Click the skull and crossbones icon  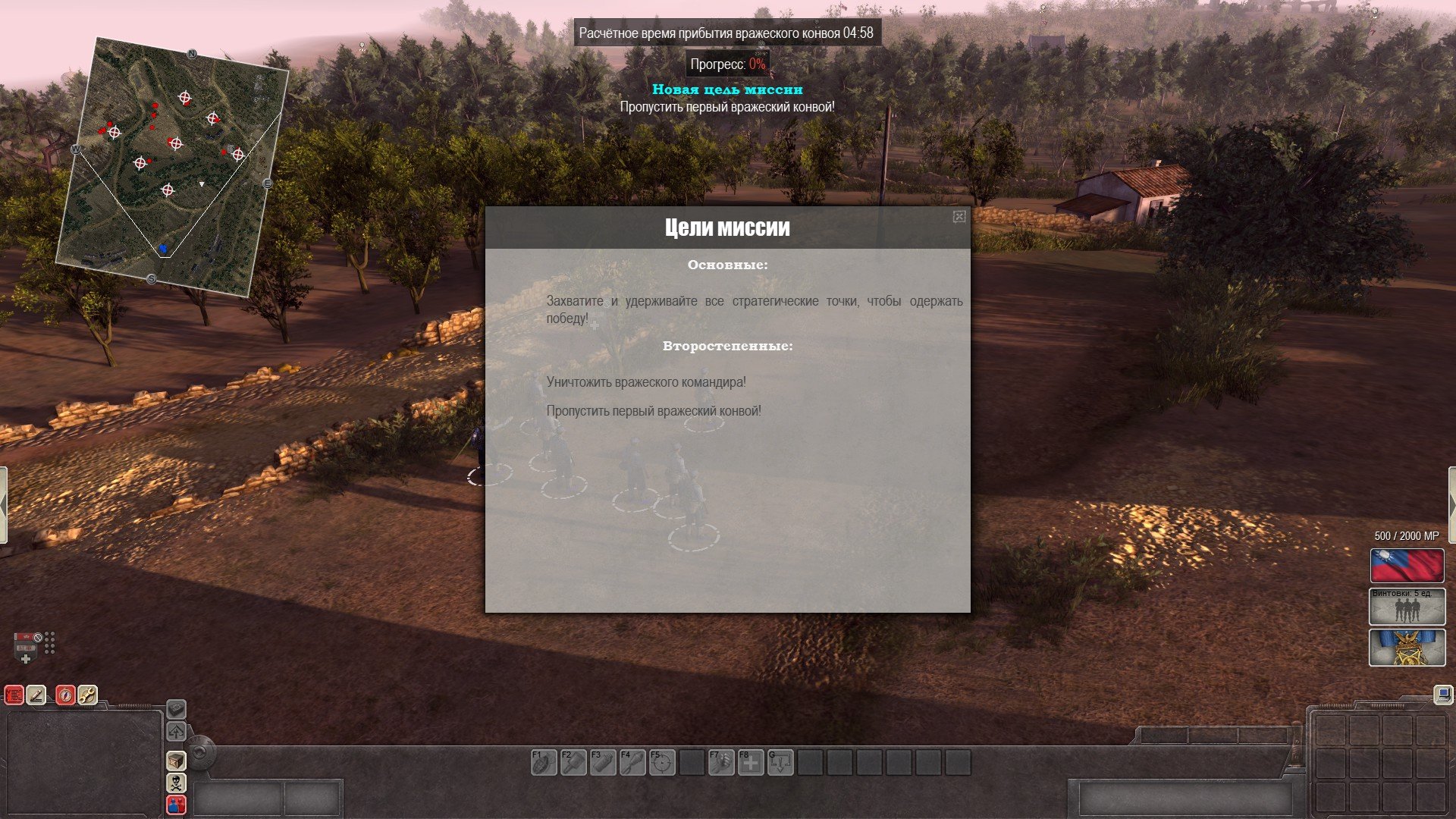click(176, 782)
